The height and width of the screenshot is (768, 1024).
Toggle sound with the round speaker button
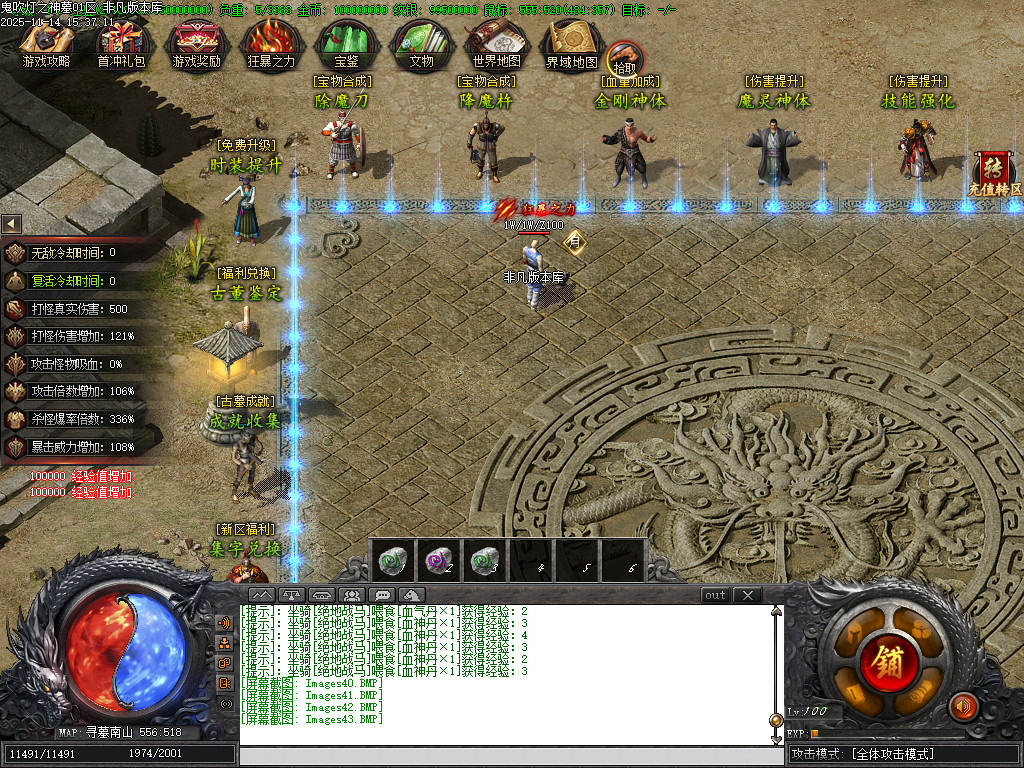(x=963, y=706)
